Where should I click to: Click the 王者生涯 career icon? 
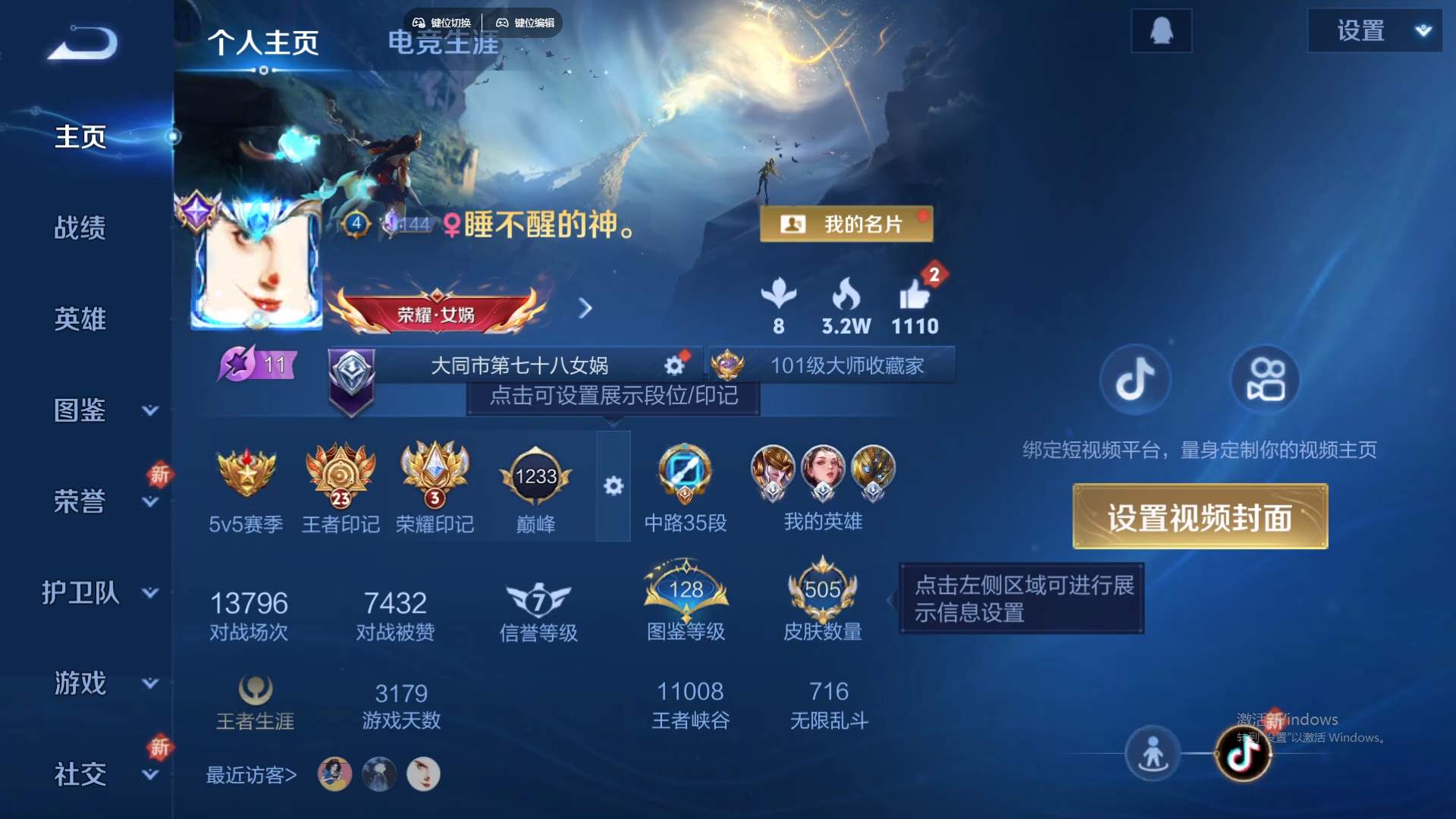pos(254,690)
